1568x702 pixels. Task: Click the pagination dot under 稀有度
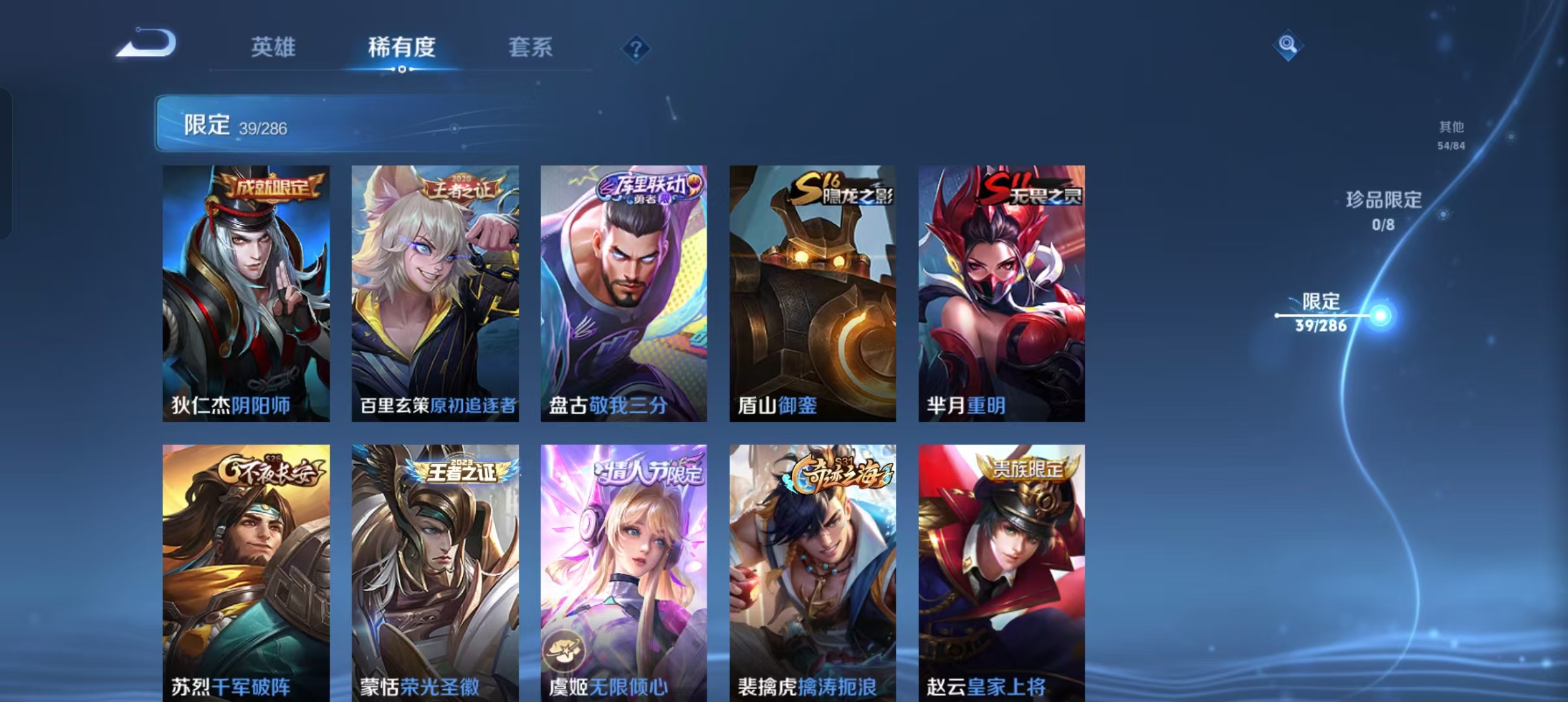402,68
